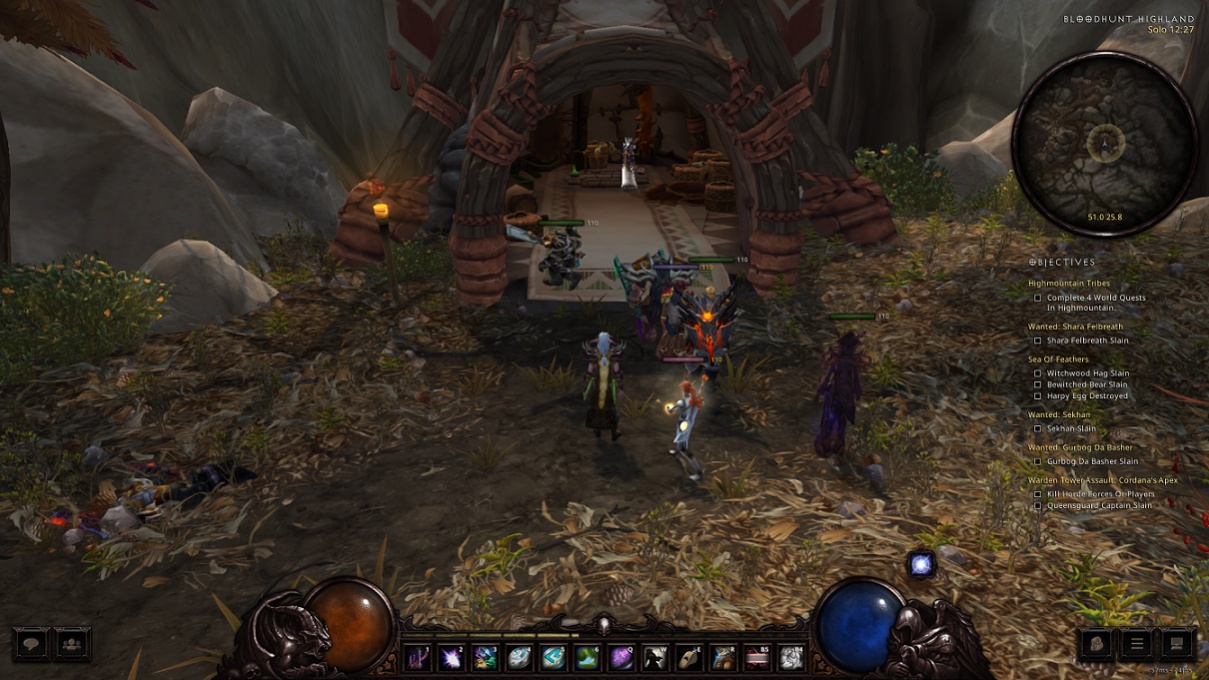1209x680 pixels.
Task: Use the whistle item on E
Action: point(689,657)
